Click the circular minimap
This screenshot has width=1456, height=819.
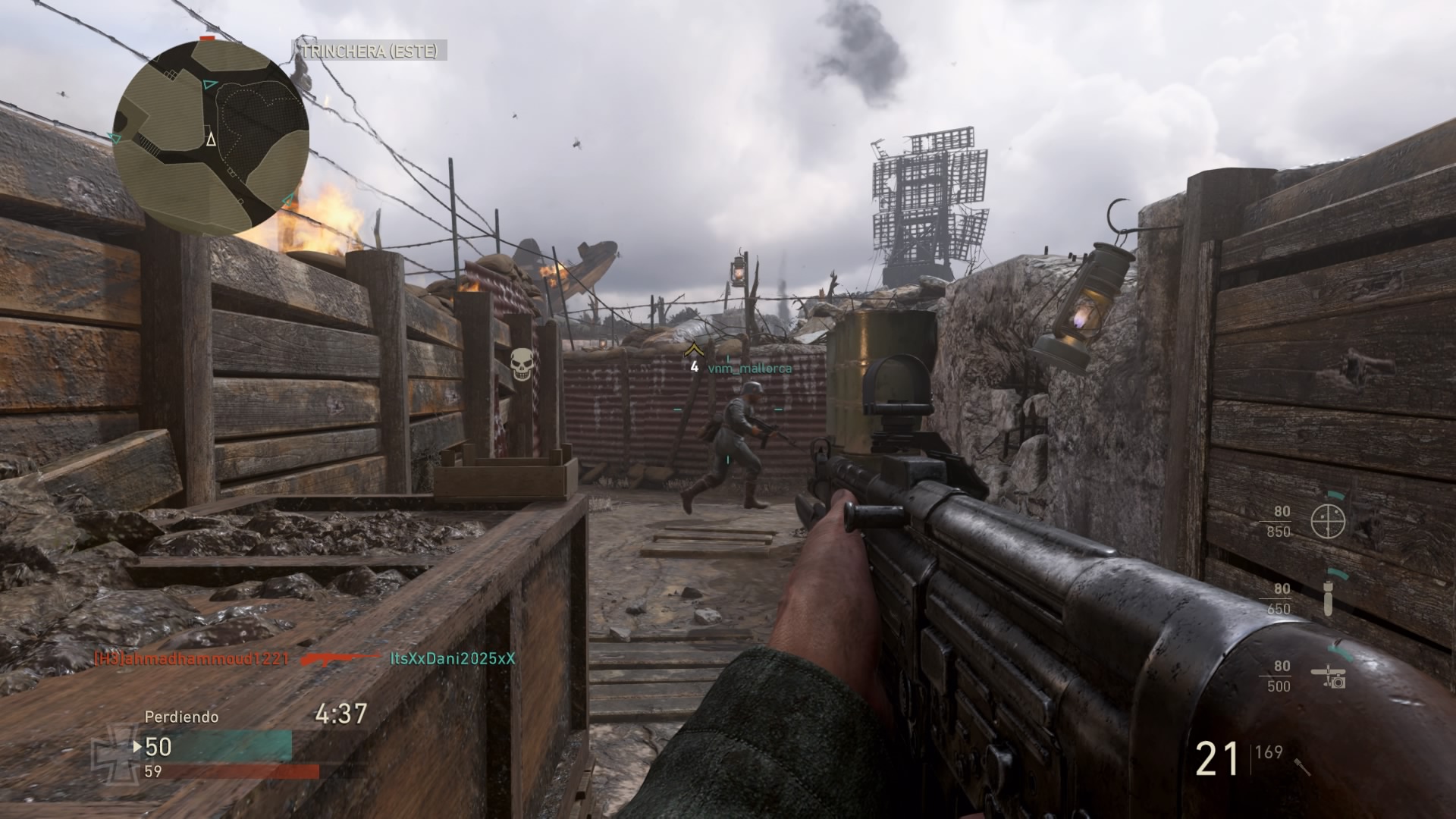tap(211, 135)
